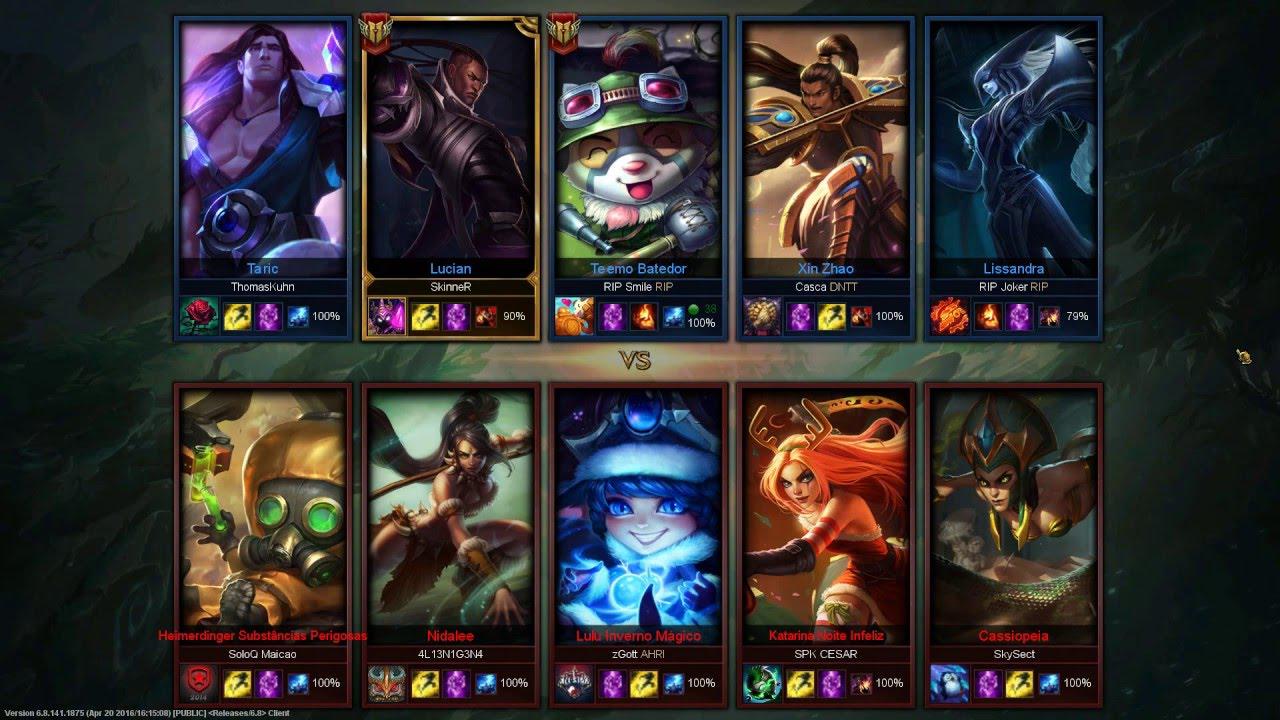
Task: Select the Katarina Noite Infeliz card
Action: 826,510
